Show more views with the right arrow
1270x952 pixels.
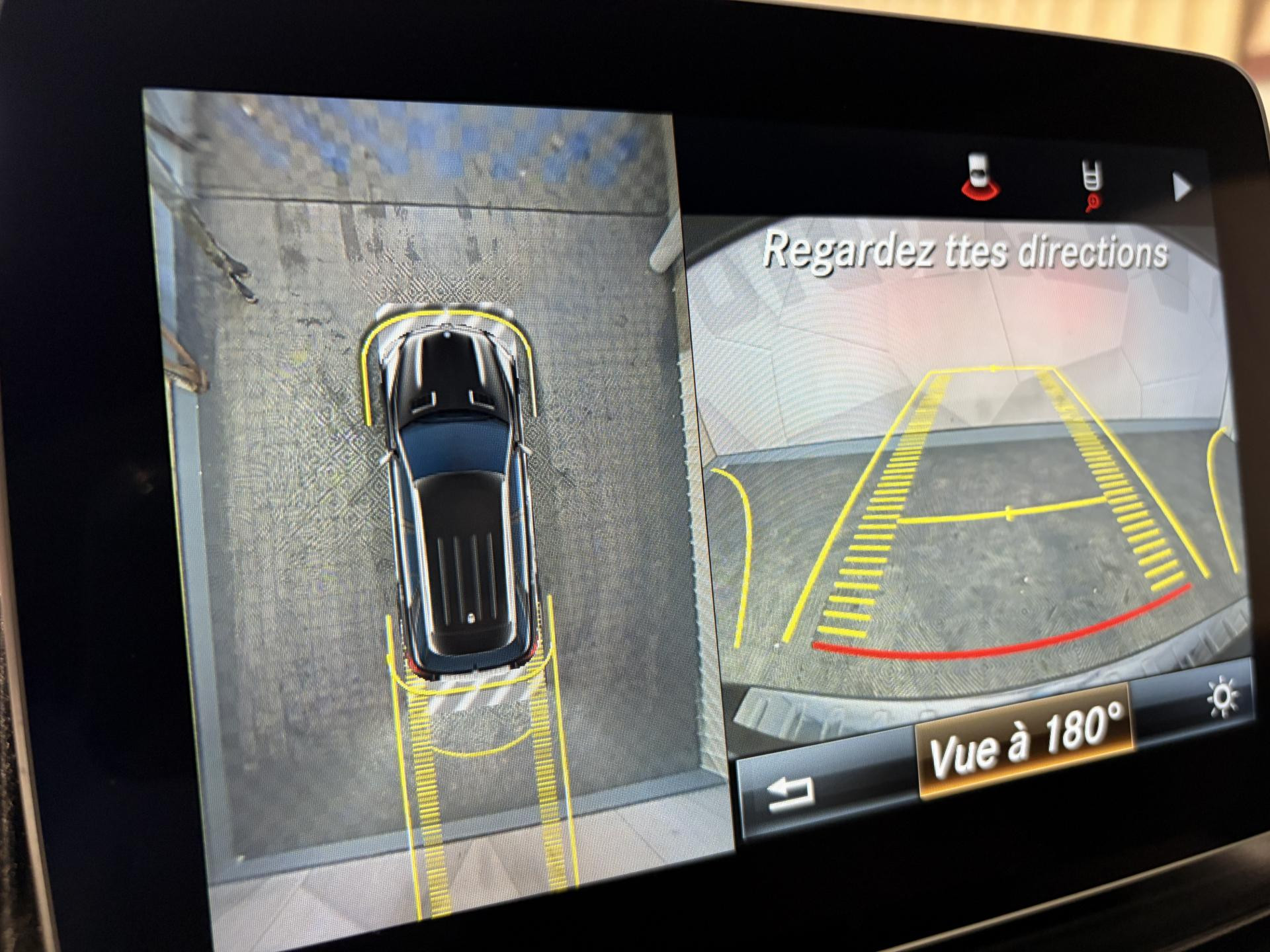pos(1180,188)
